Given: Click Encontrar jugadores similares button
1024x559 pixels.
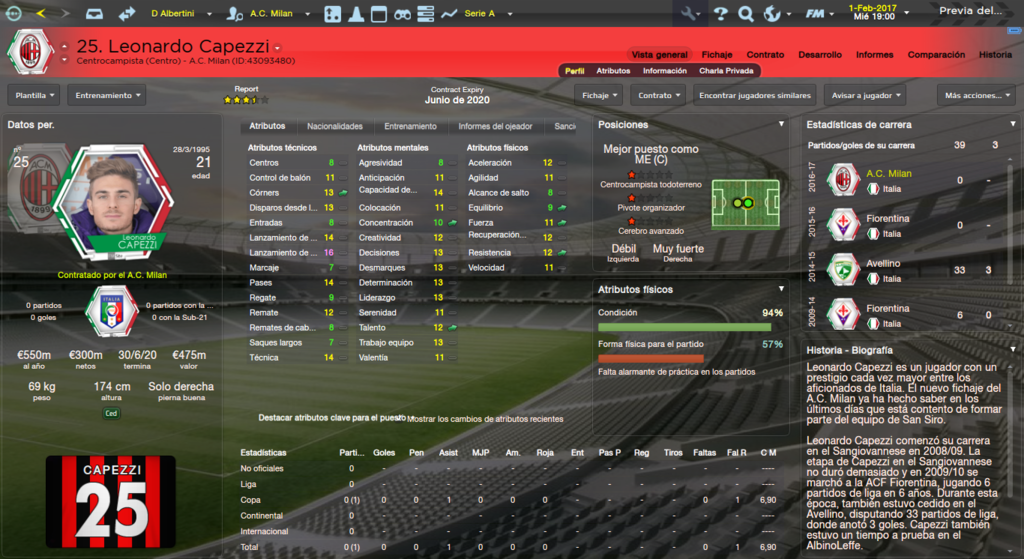Looking at the screenshot, I should [754, 95].
